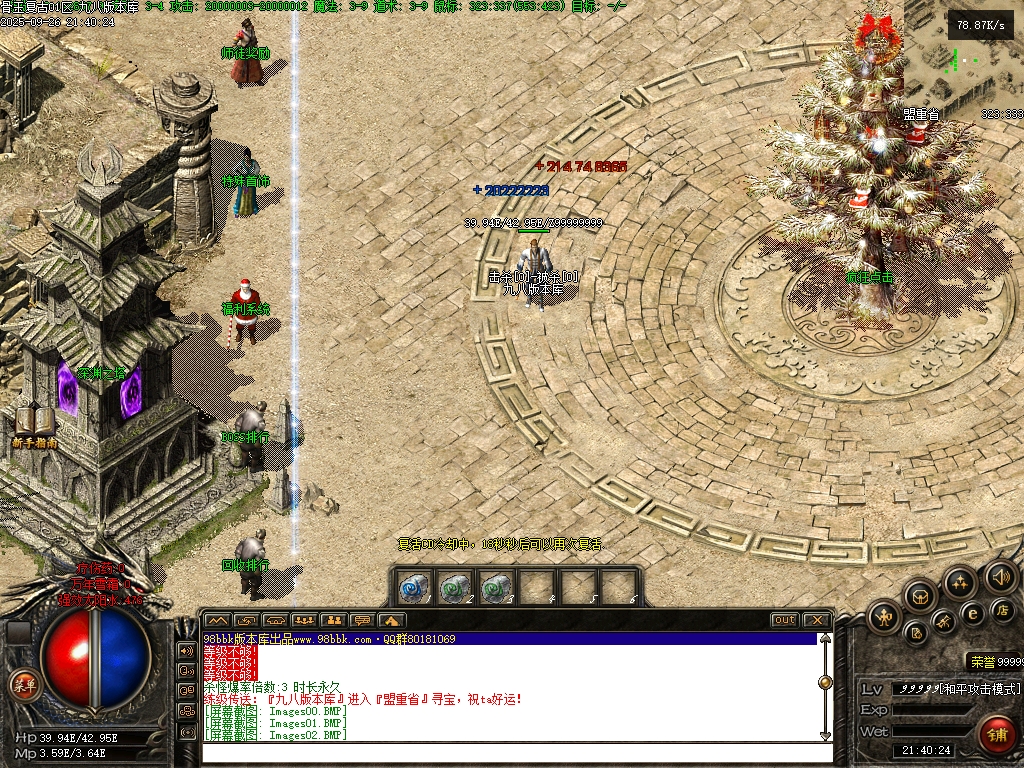Click the "out" button on the chat panel
1024x768 pixels.
click(785, 620)
